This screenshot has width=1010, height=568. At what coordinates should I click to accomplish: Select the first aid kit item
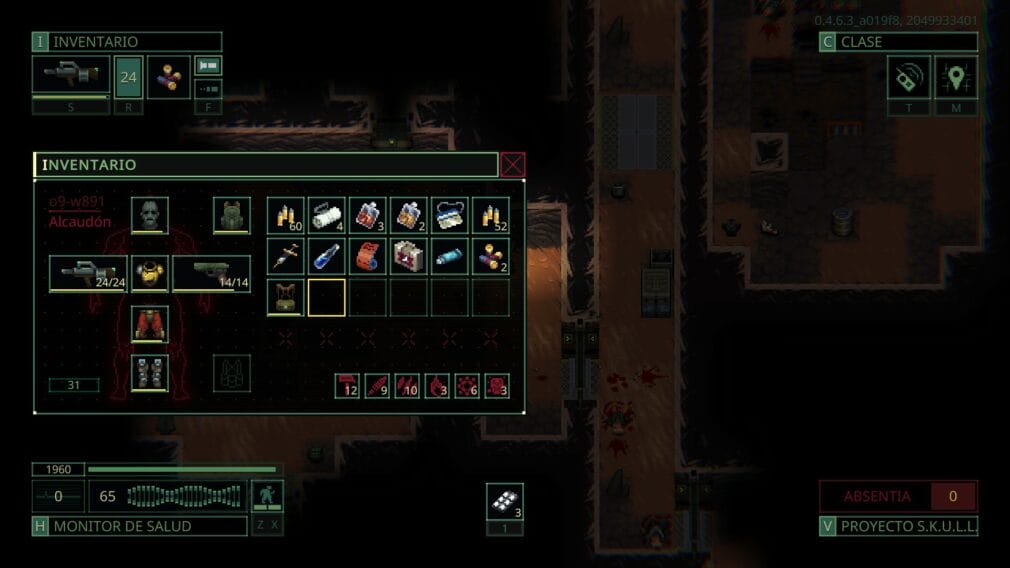click(x=409, y=256)
